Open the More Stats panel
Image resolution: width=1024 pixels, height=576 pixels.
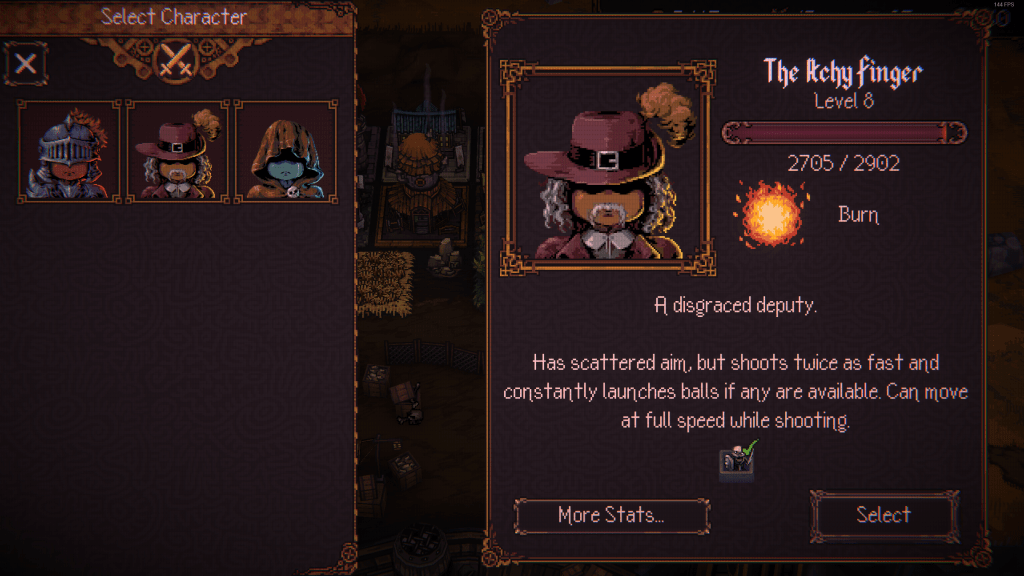click(x=611, y=516)
